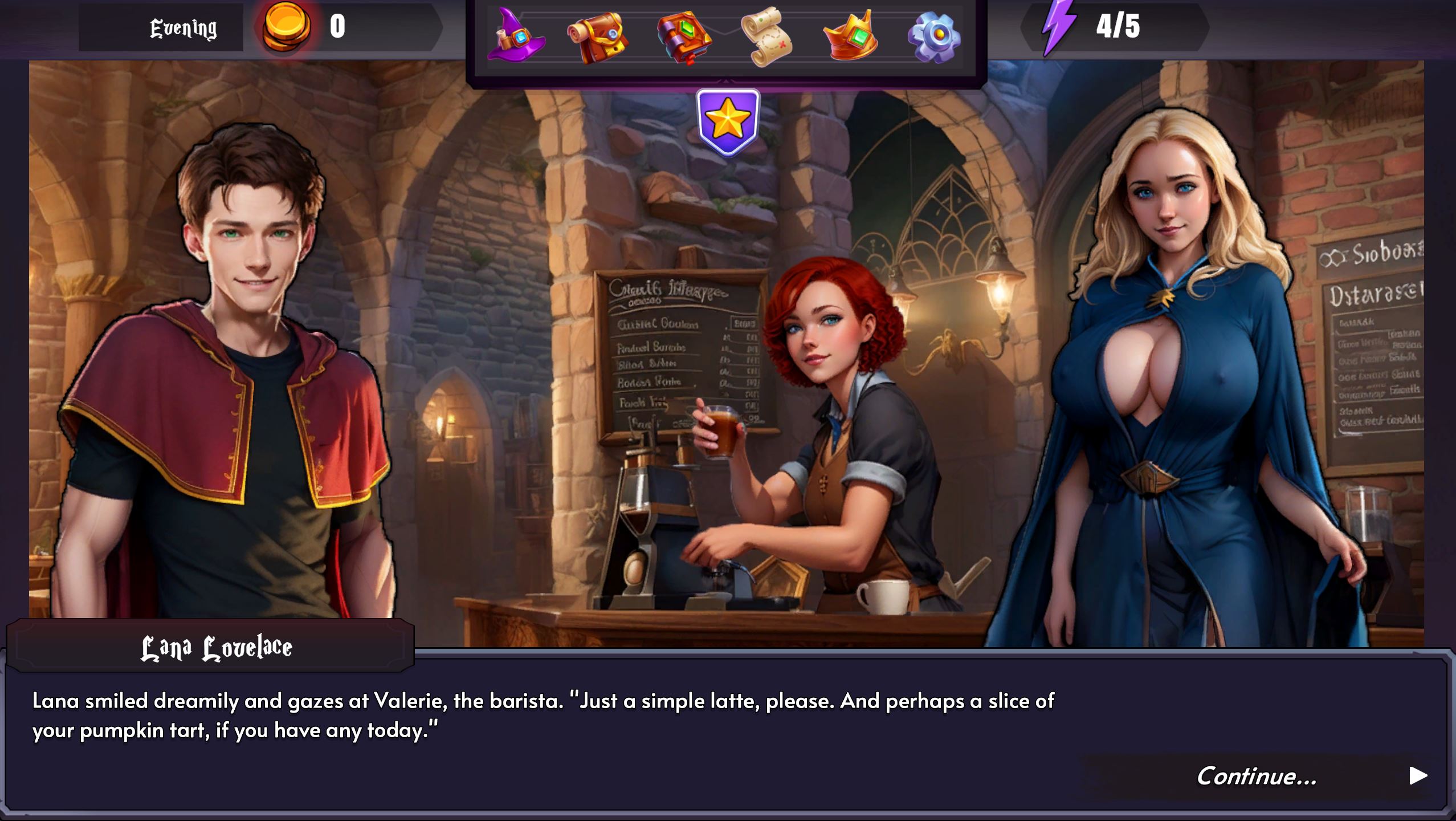Viewport: 1456px width, 821px height.
Task: Show the treasure map scroll
Action: pos(766,36)
